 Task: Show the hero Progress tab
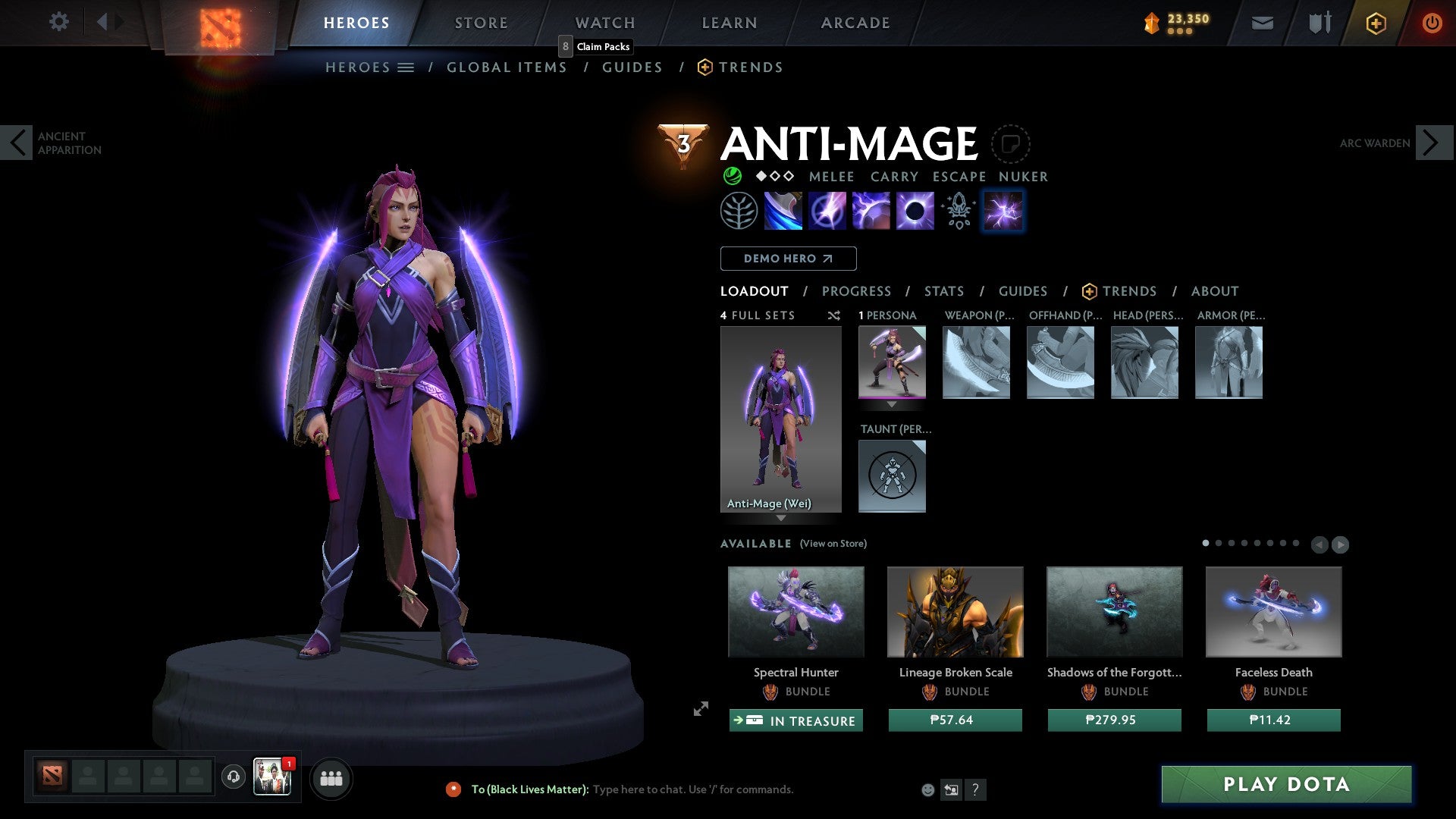[x=856, y=291]
